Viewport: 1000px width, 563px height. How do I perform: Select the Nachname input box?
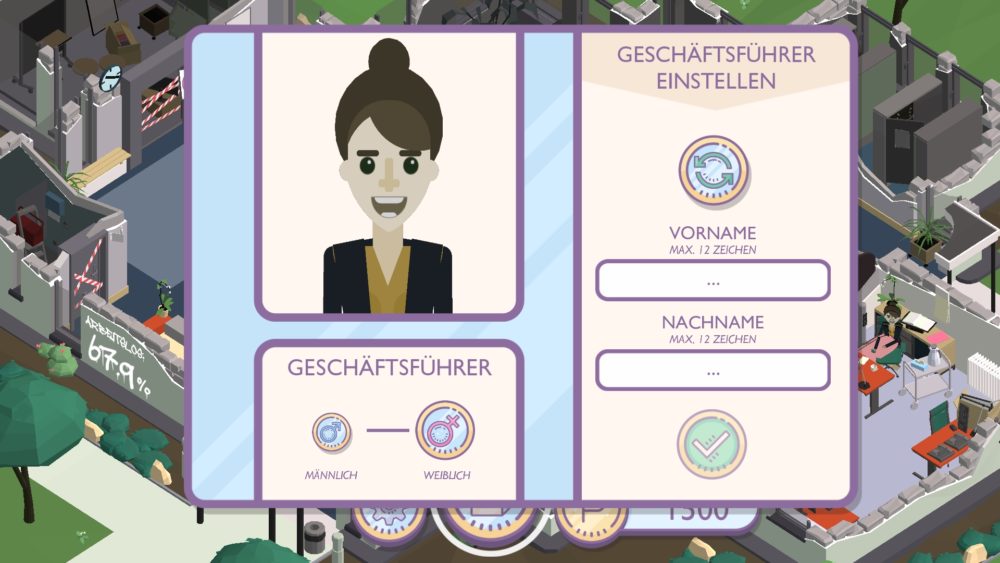click(713, 371)
